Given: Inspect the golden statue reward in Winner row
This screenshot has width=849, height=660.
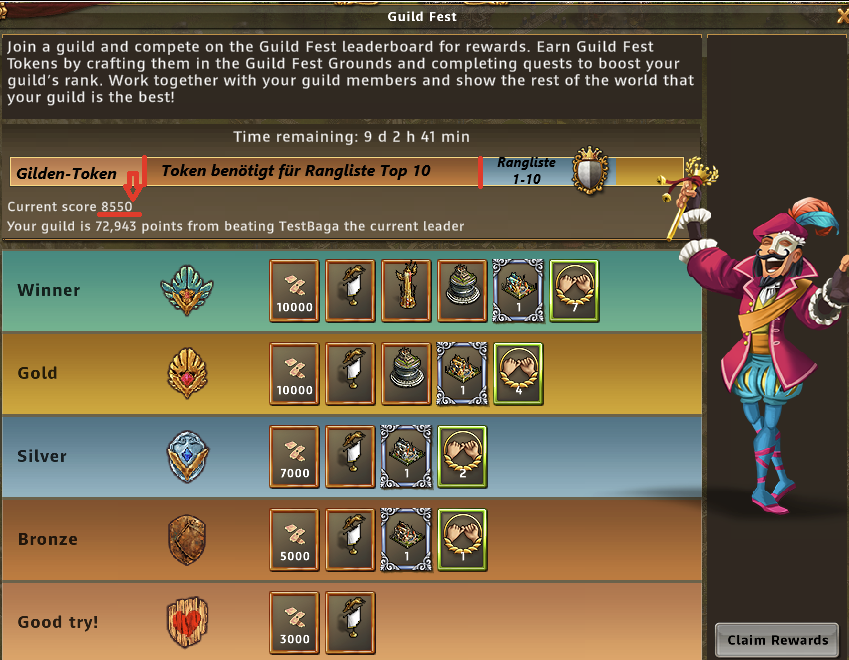Looking at the screenshot, I should [x=406, y=291].
